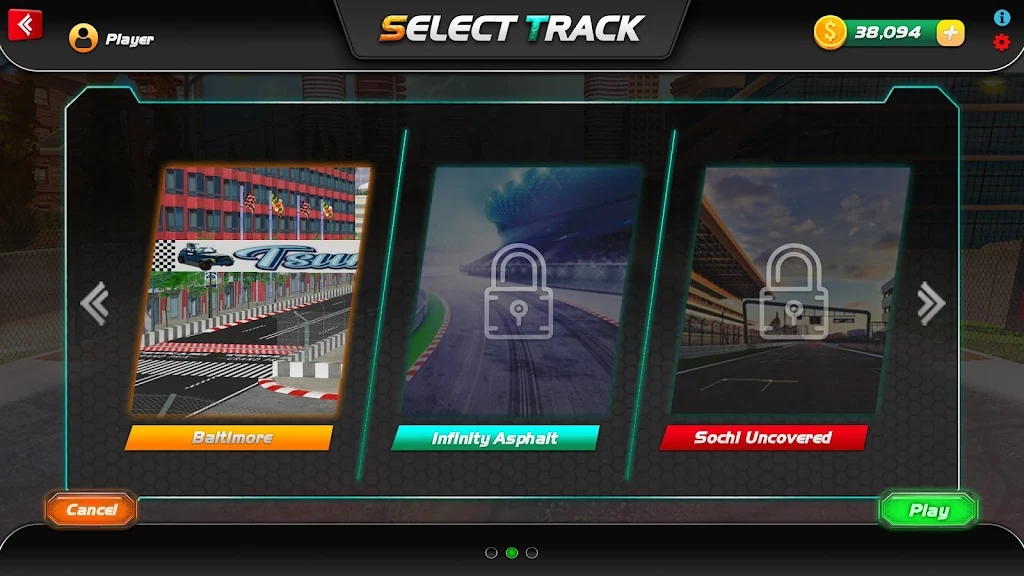The image size is (1024, 576).
Task: Go back using the red arrow button
Action: point(25,24)
